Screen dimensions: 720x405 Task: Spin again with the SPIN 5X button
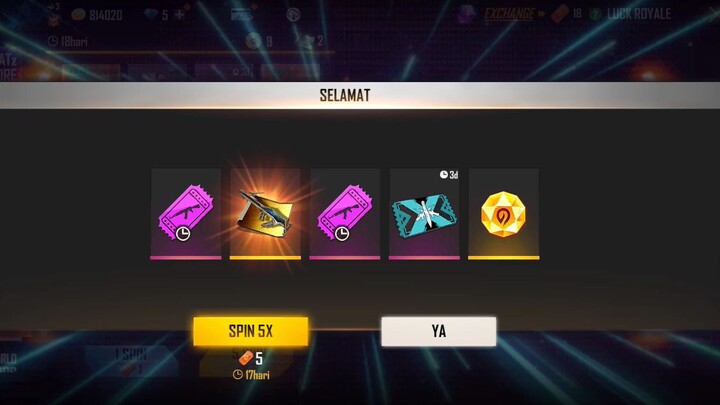[250, 331]
